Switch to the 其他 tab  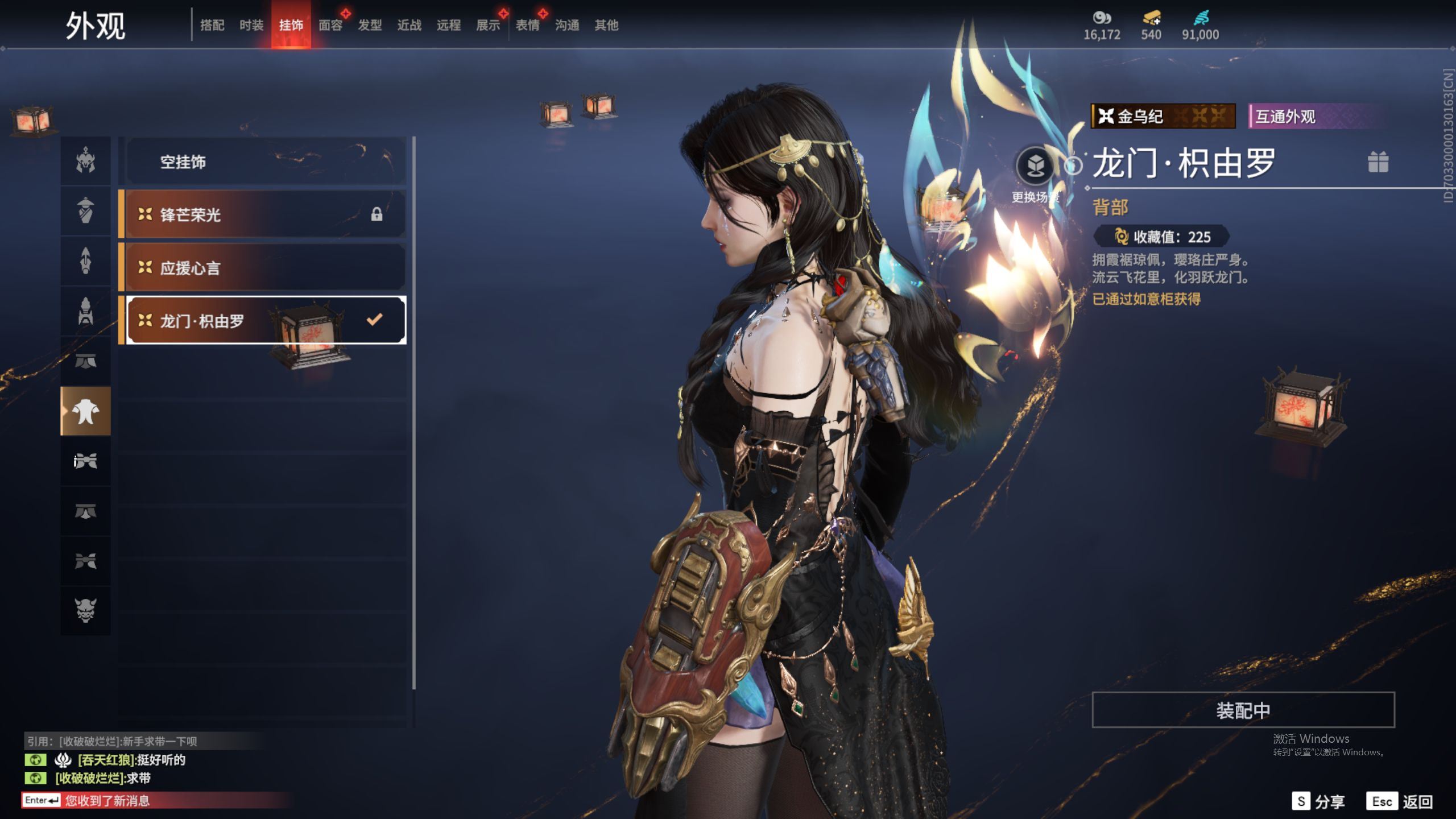tap(606, 25)
